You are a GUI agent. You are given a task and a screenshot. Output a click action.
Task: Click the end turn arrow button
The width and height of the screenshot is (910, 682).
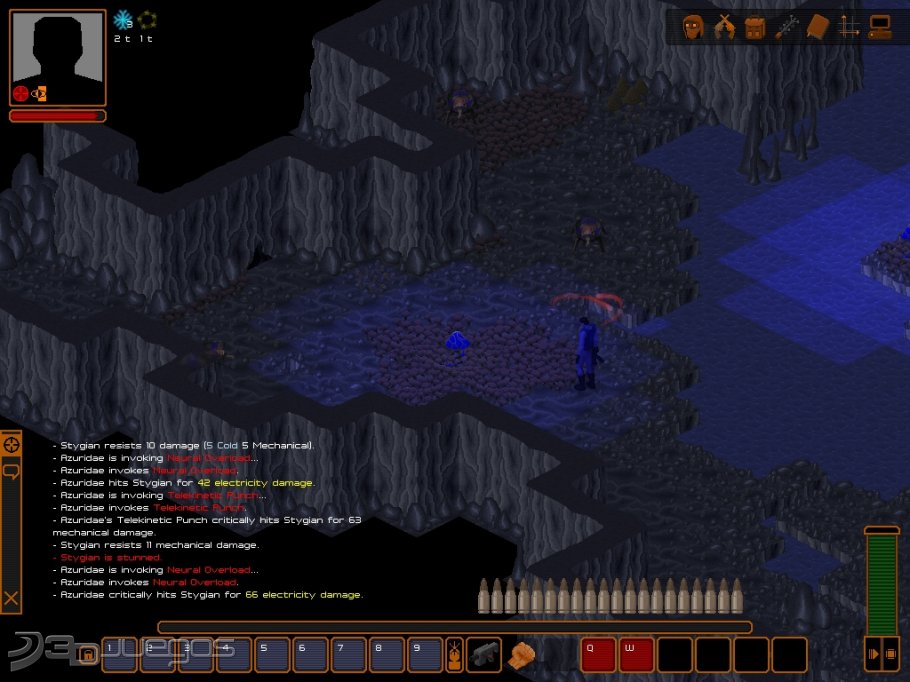click(x=874, y=654)
